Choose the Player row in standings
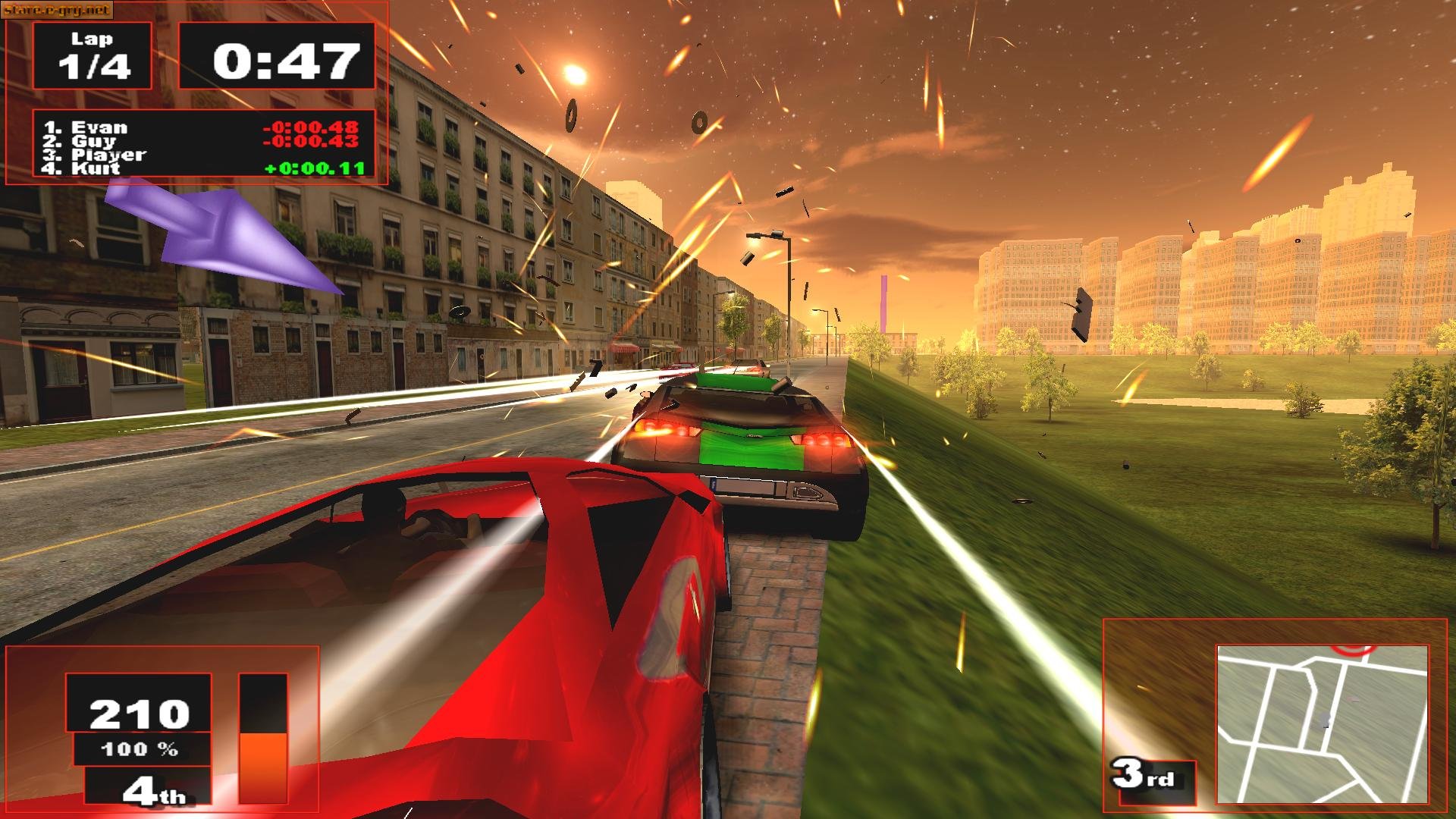This screenshot has height=819, width=1456. [x=108, y=155]
